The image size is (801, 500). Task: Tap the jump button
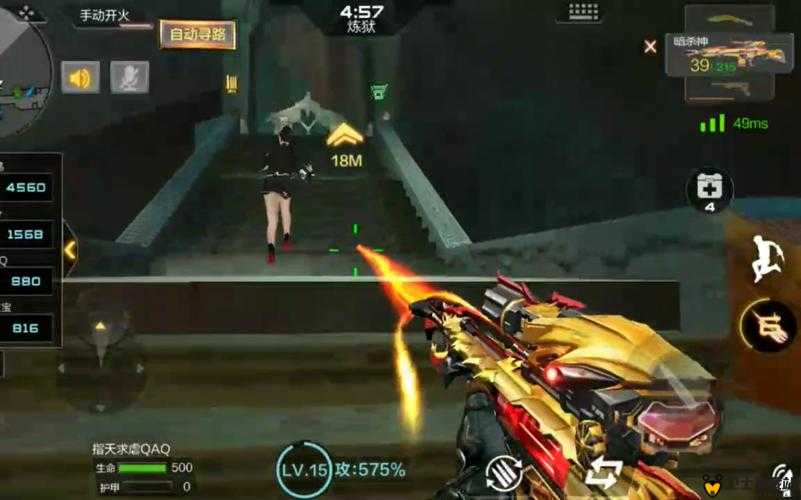tap(768, 260)
